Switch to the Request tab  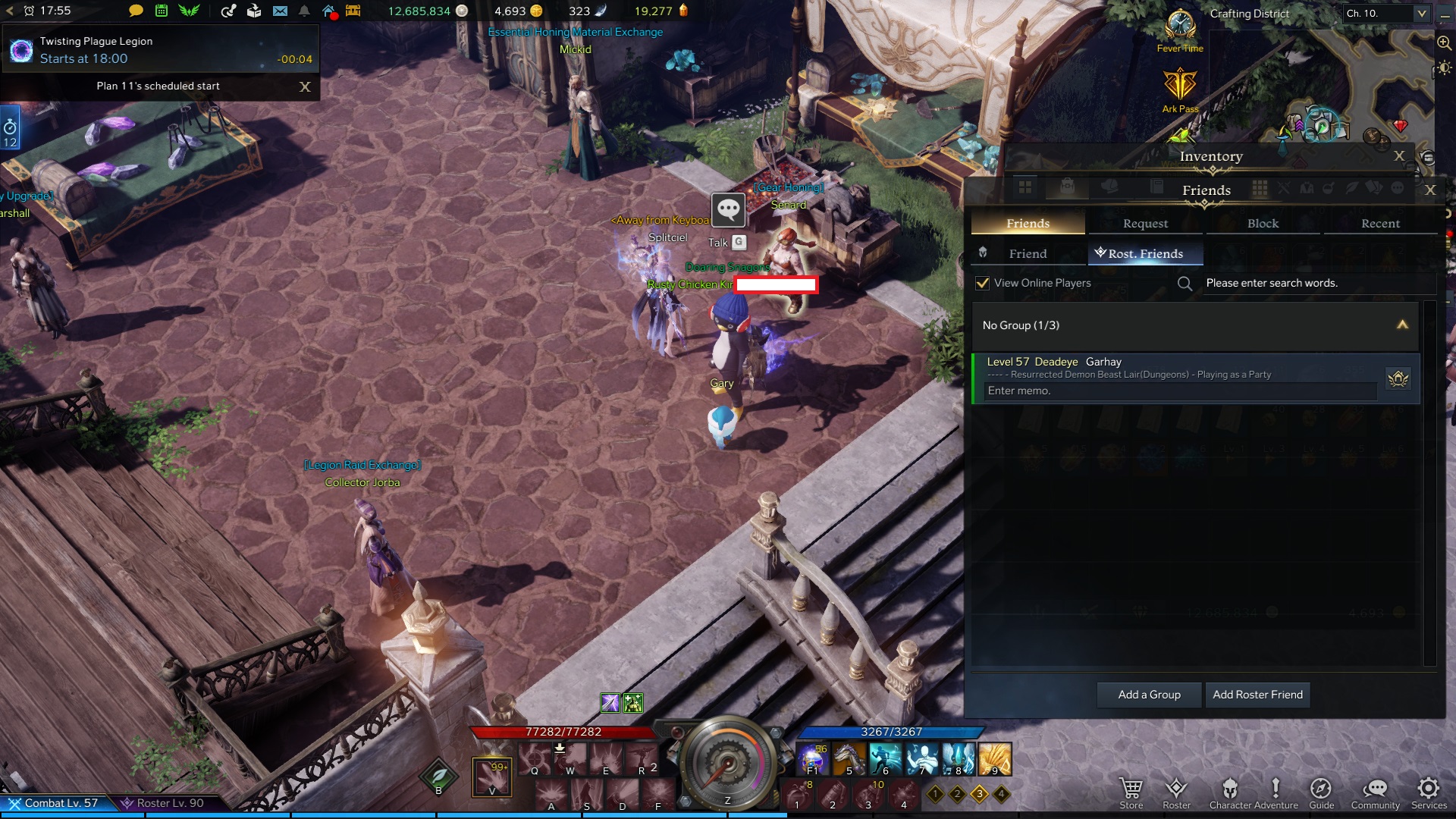1145,223
